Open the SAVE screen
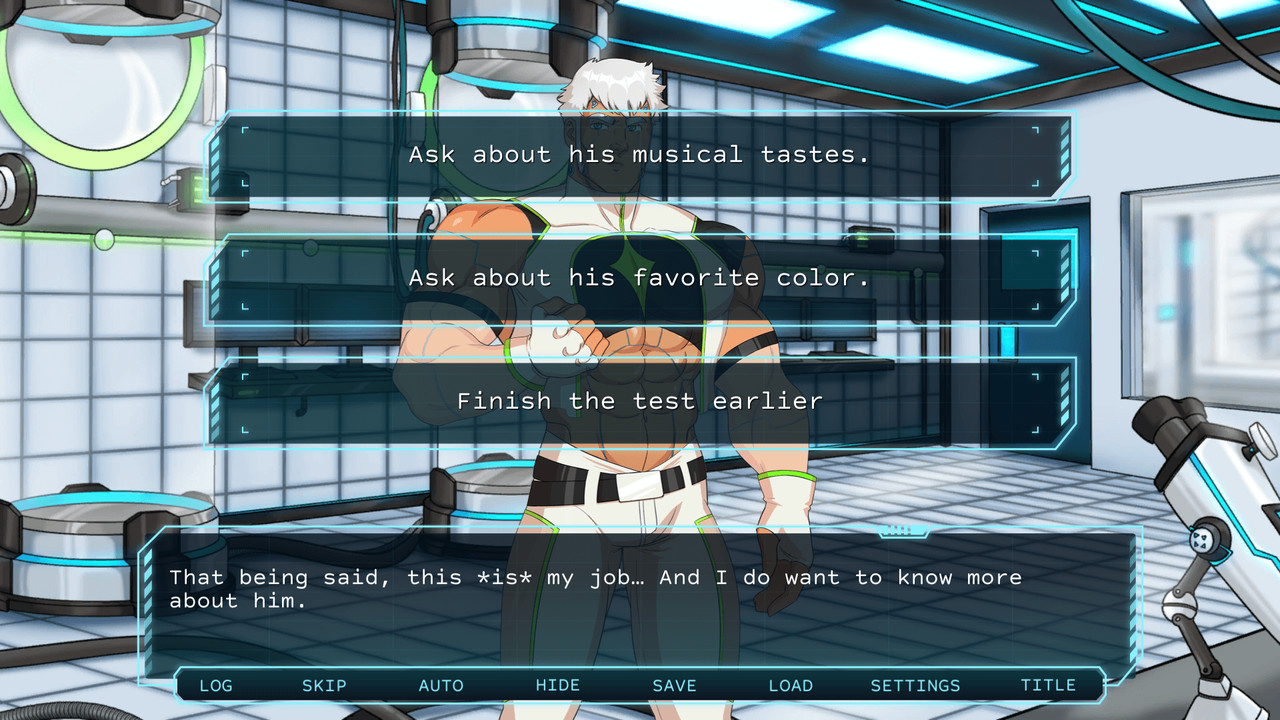The height and width of the screenshot is (720, 1280). 674,686
